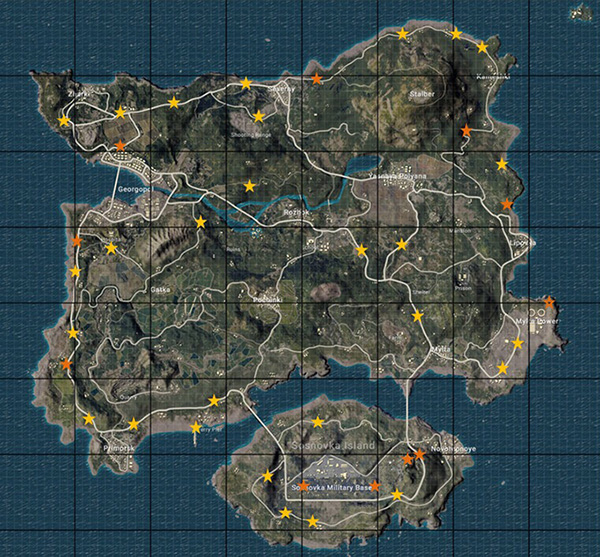Click the orange star north of Lipovka
This screenshot has height=557, width=600.
pos(506,205)
